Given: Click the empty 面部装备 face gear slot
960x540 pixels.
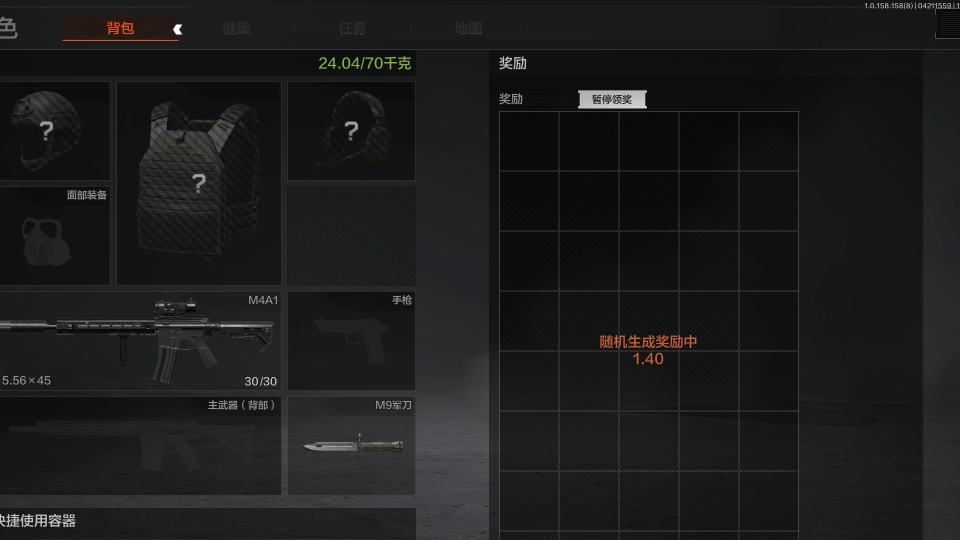Looking at the screenshot, I should click(x=54, y=236).
